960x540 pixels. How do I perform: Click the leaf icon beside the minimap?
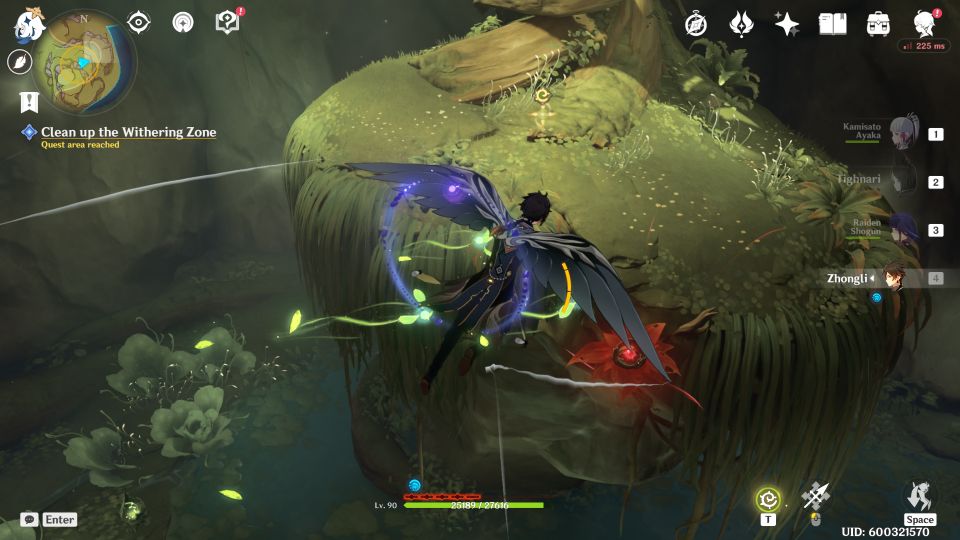(x=19, y=62)
